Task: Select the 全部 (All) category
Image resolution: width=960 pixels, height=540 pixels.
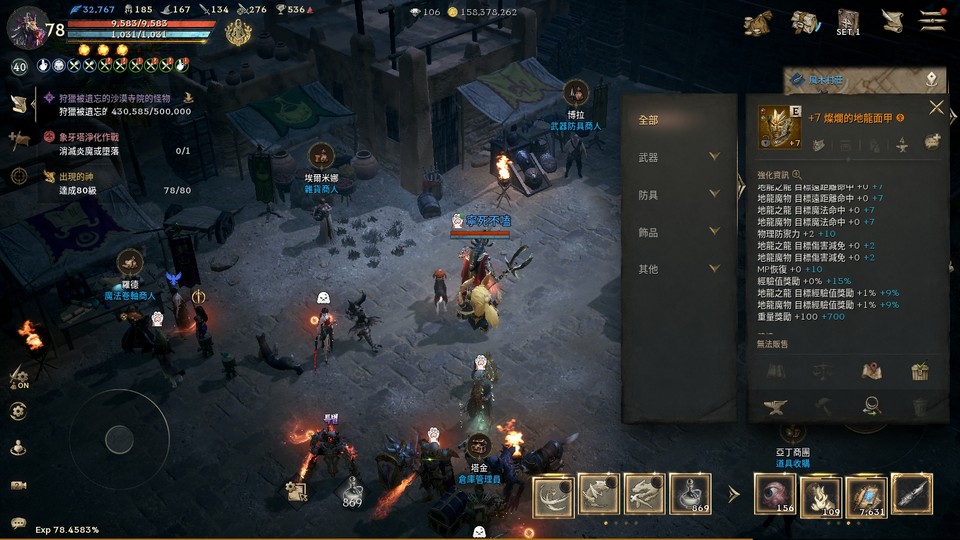Action: (649, 120)
